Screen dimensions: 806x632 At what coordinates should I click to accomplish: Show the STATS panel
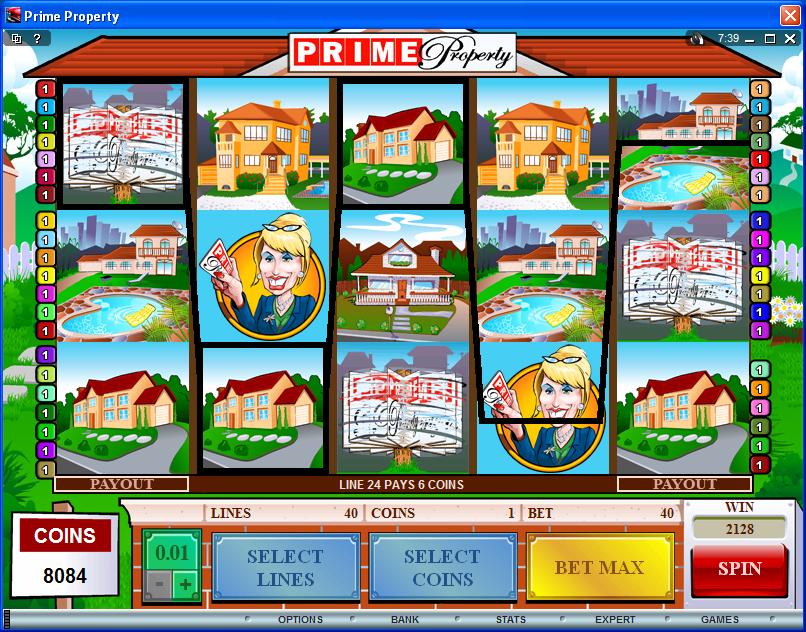coord(511,620)
